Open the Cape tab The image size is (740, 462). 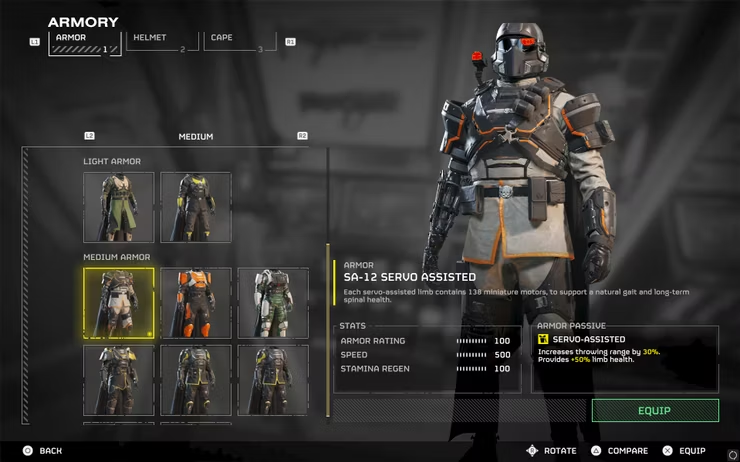click(238, 42)
